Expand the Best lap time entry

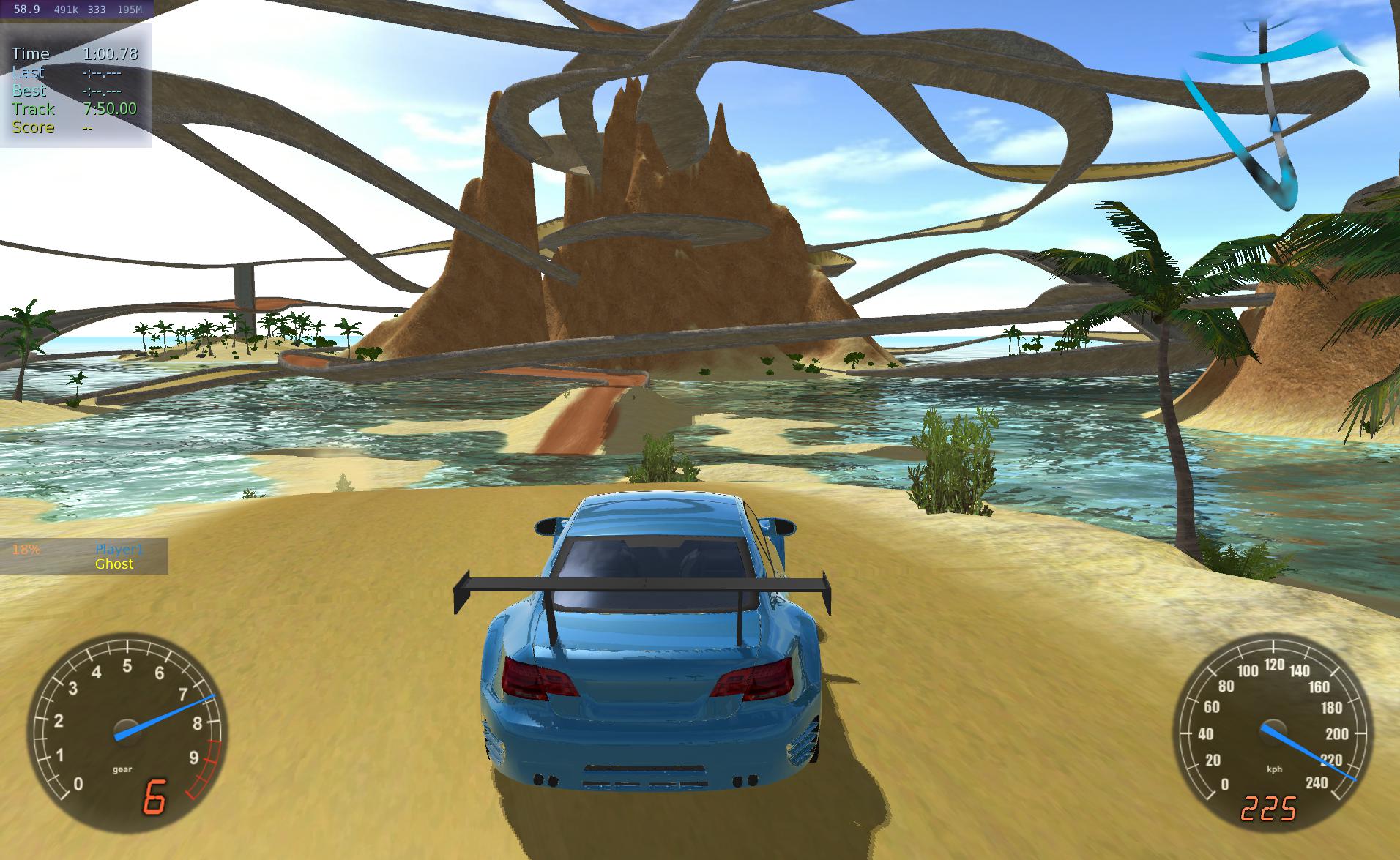[x=29, y=91]
